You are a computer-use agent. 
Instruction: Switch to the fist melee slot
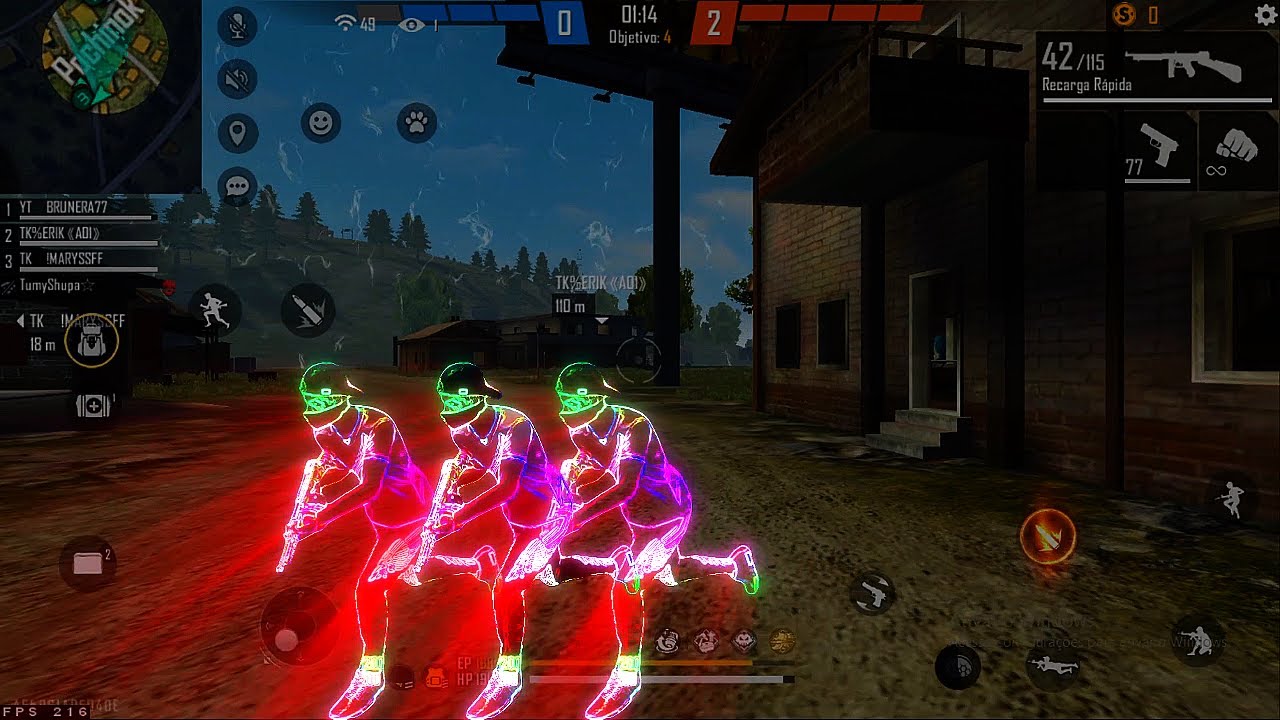click(x=1238, y=150)
